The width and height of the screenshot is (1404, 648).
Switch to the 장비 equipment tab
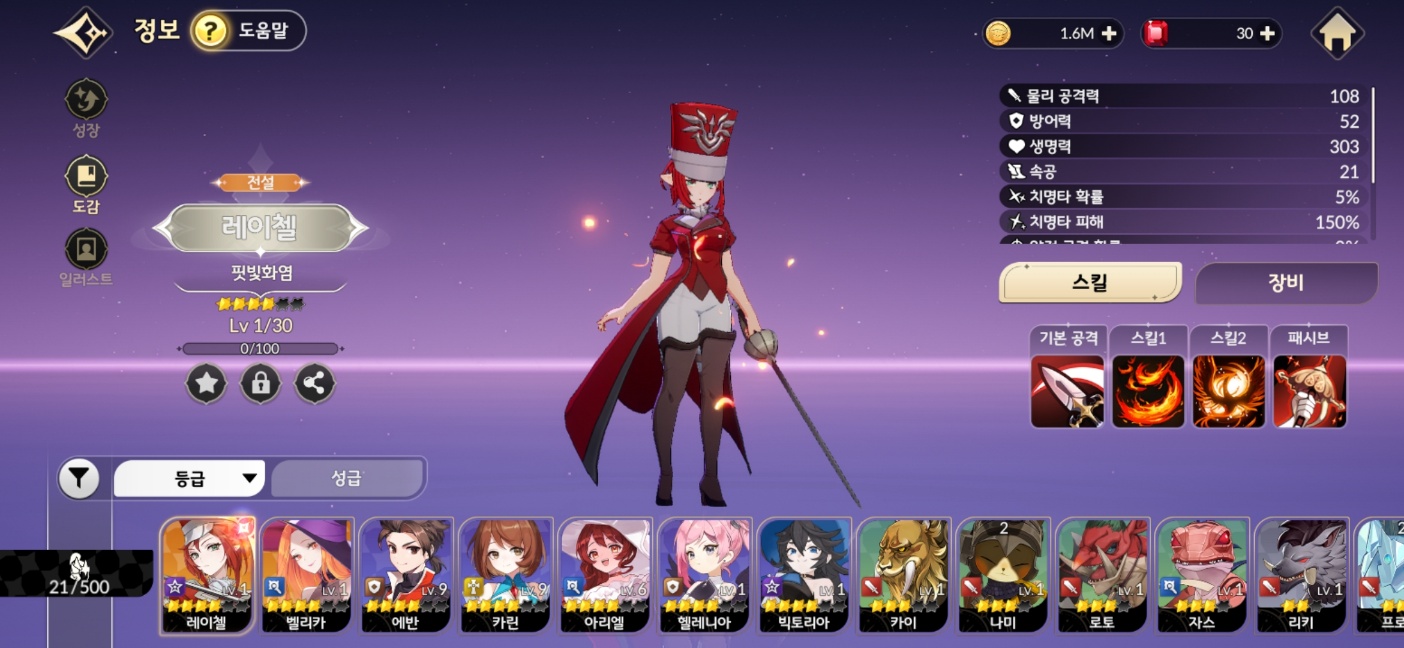coord(1286,283)
